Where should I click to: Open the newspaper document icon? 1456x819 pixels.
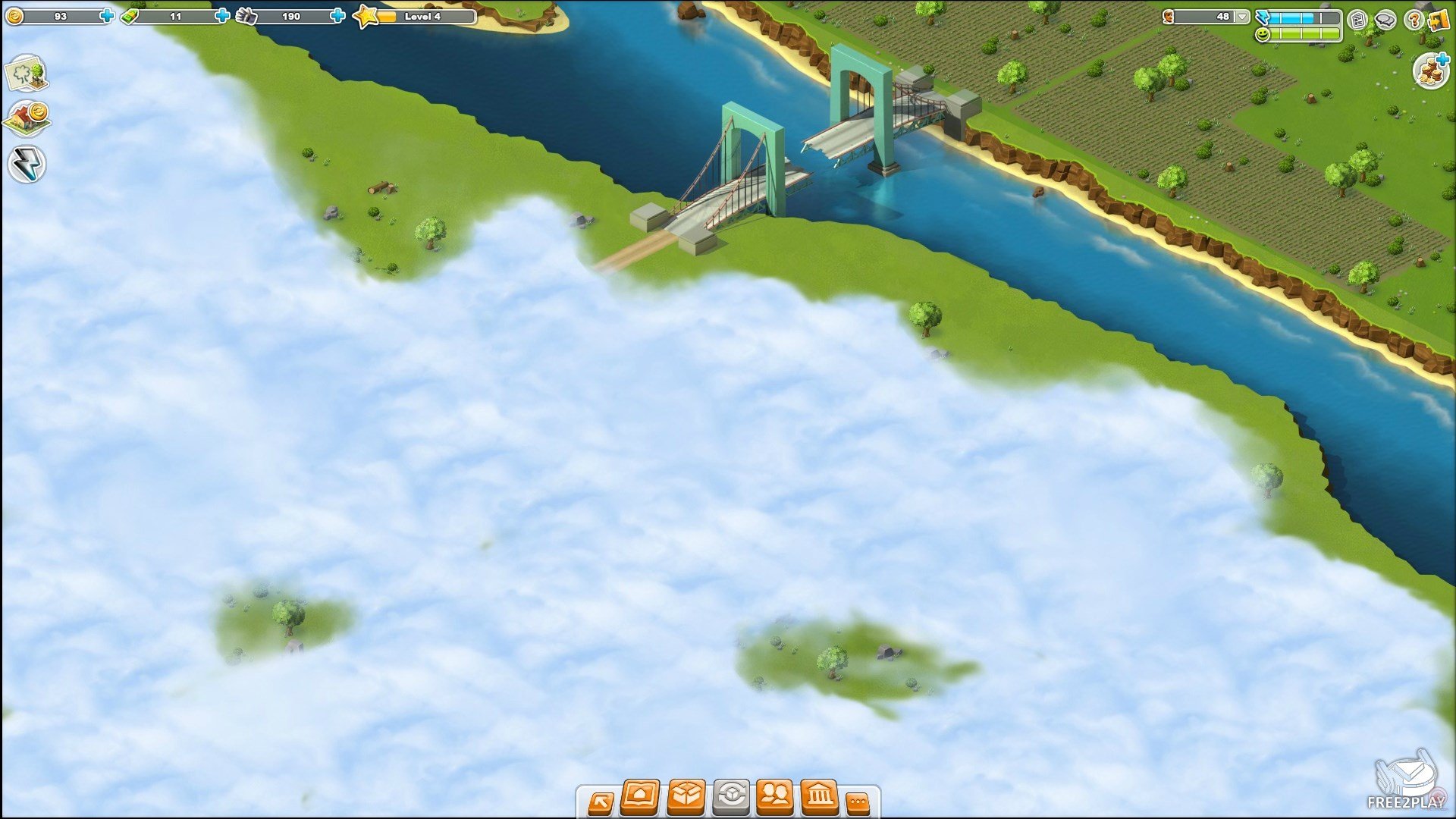[x=1358, y=20]
